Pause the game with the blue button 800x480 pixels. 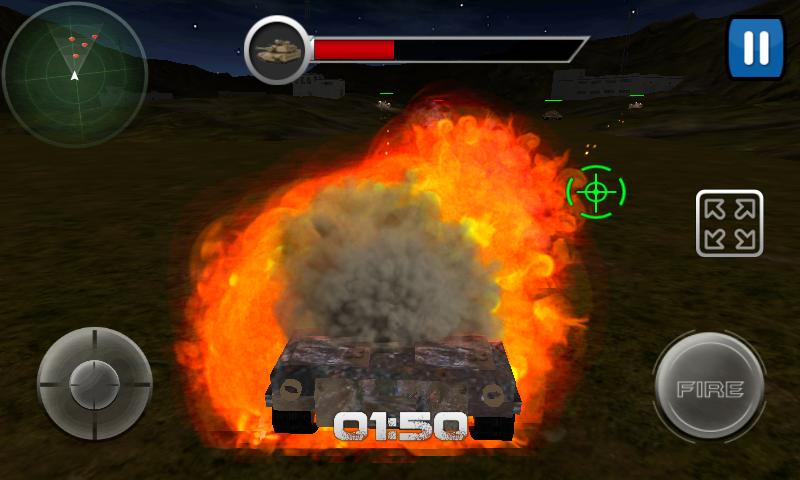coord(756,47)
